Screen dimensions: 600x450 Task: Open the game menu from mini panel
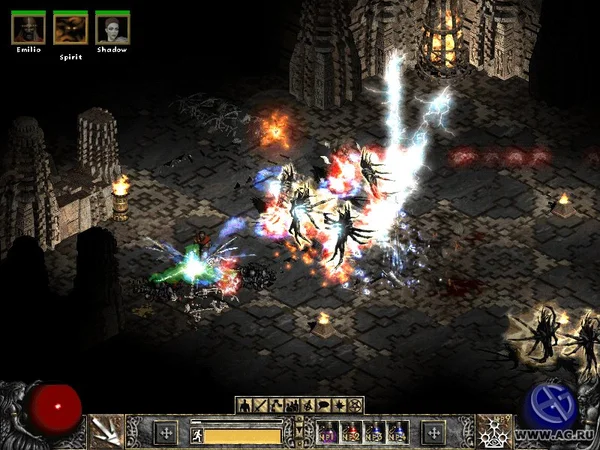pyautogui.click(x=356, y=405)
